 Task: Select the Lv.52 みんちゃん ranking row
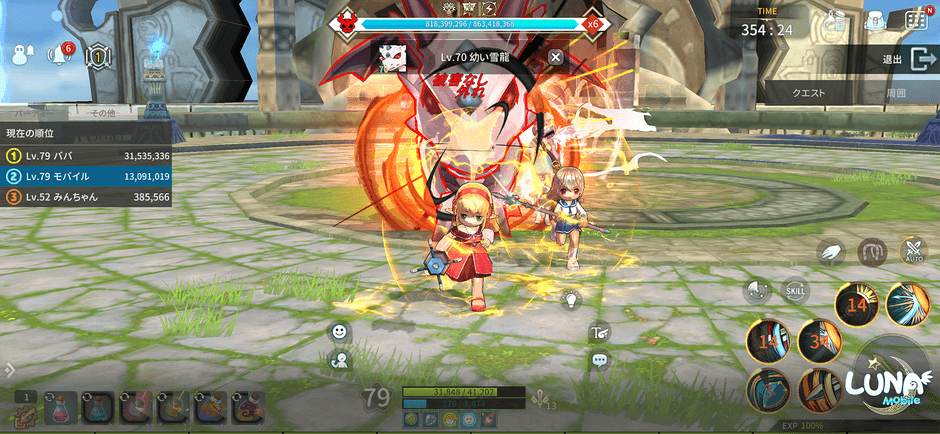click(x=87, y=198)
